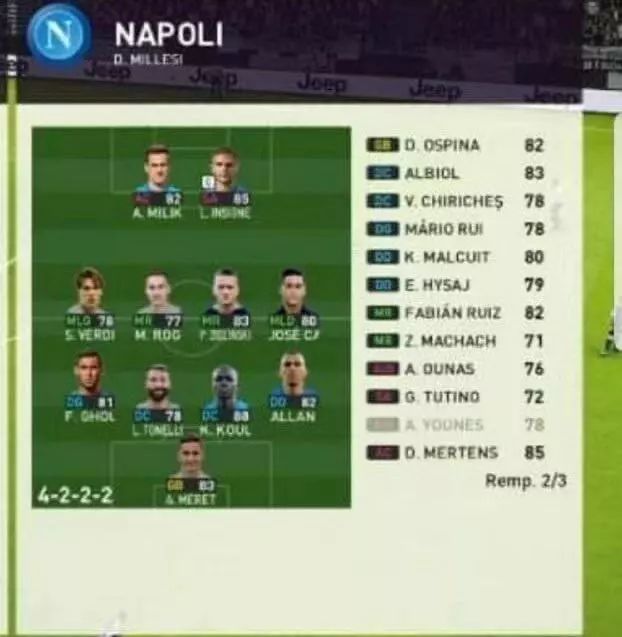
Task: Select defender Allan on the pitch
Action: tap(292, 386)
